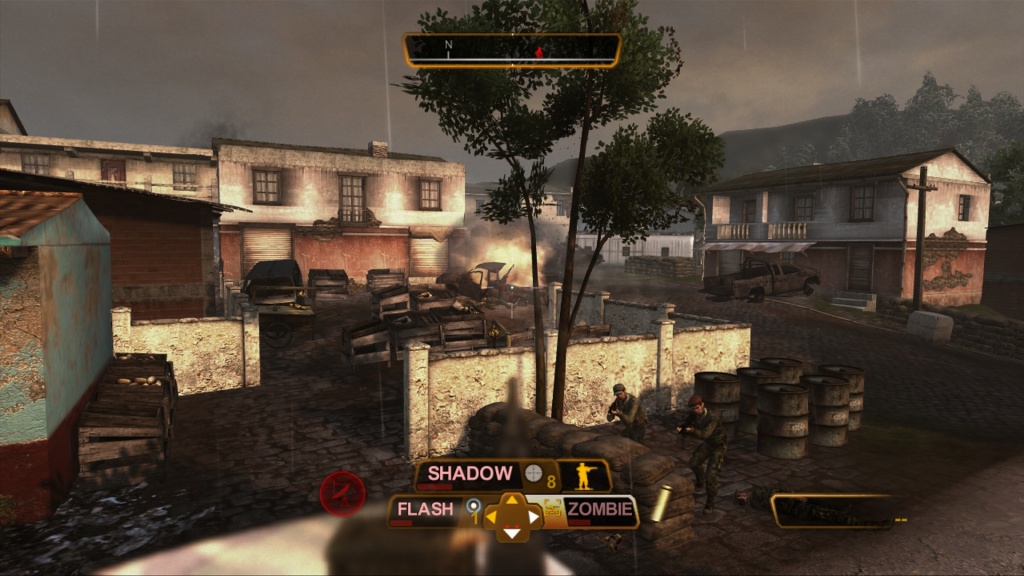
Task: Click the red enemy marker on compass
Action: 540,51
